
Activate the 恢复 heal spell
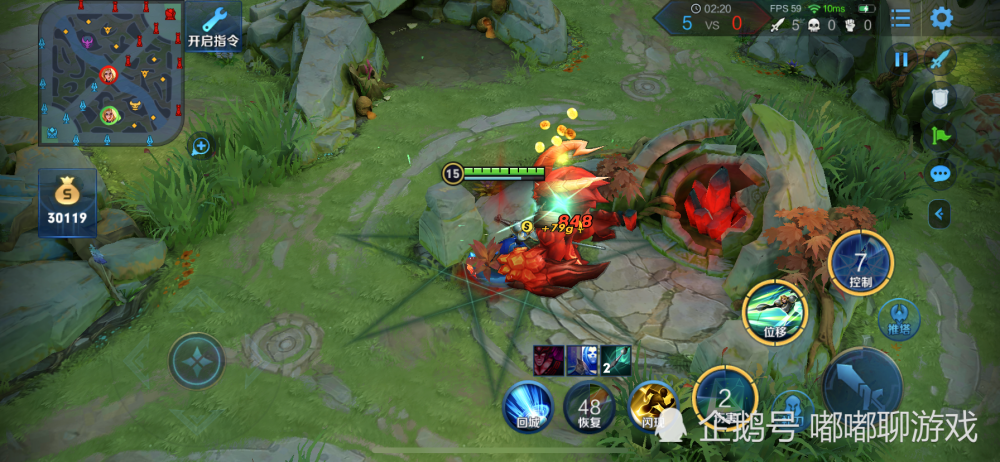[589, 408]
